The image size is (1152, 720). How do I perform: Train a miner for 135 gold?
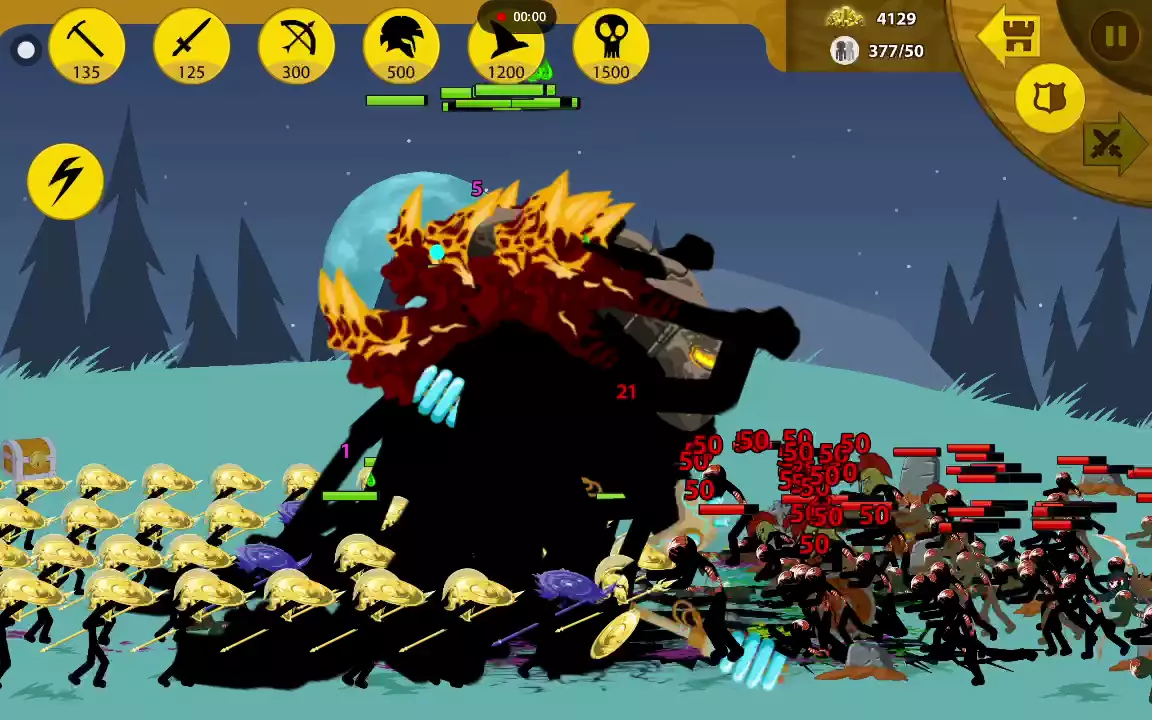pos(87,47)
